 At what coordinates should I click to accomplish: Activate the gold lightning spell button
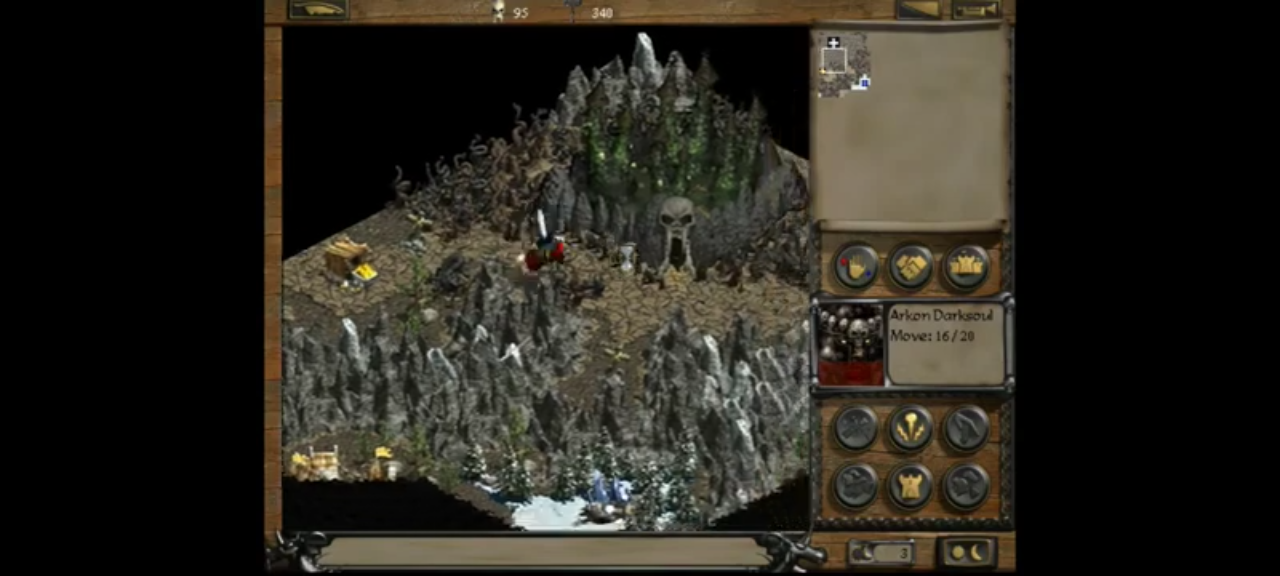point(911,429)
